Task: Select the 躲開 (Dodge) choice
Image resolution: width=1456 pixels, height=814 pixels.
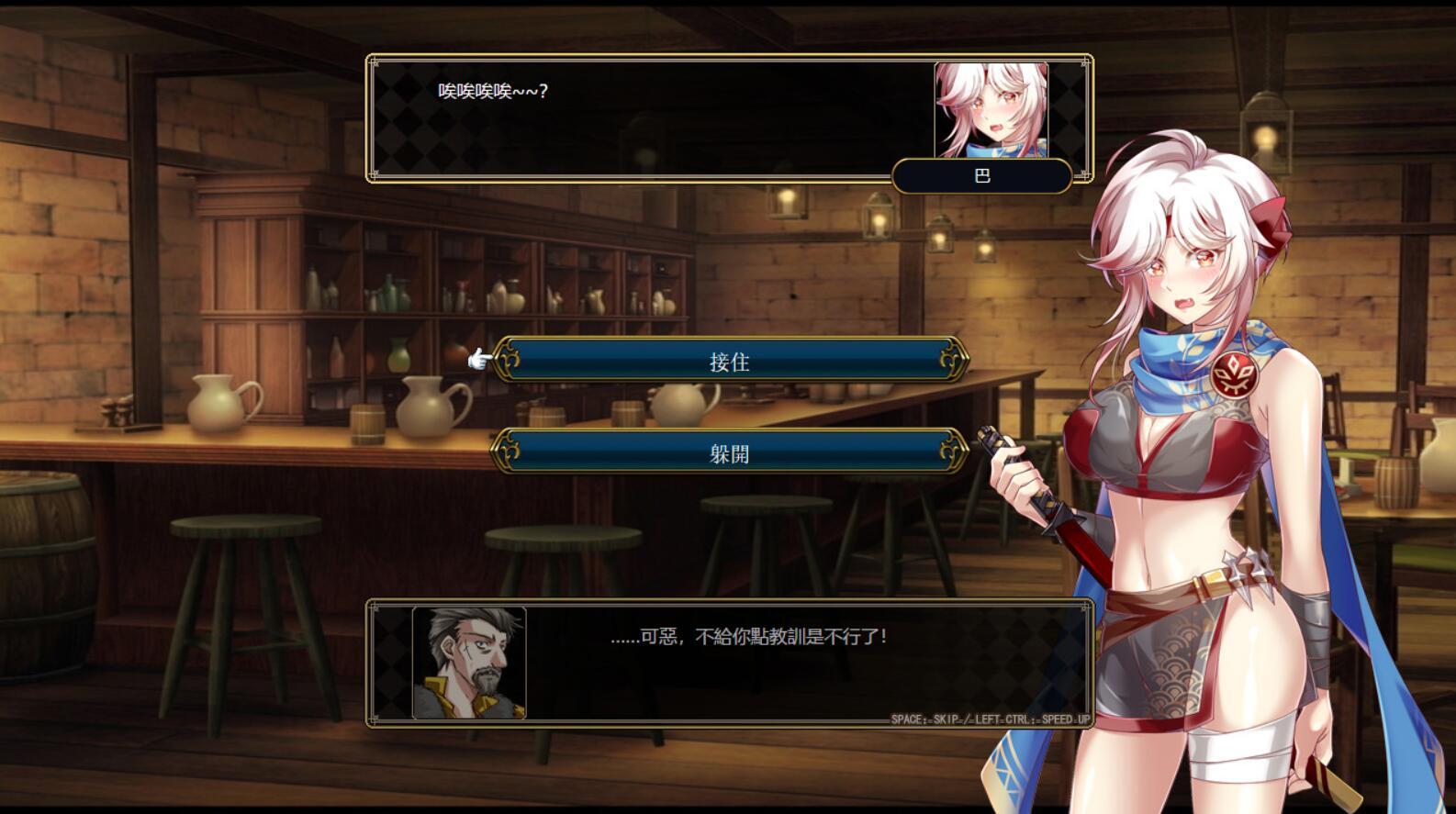Action: coord(730,452)
